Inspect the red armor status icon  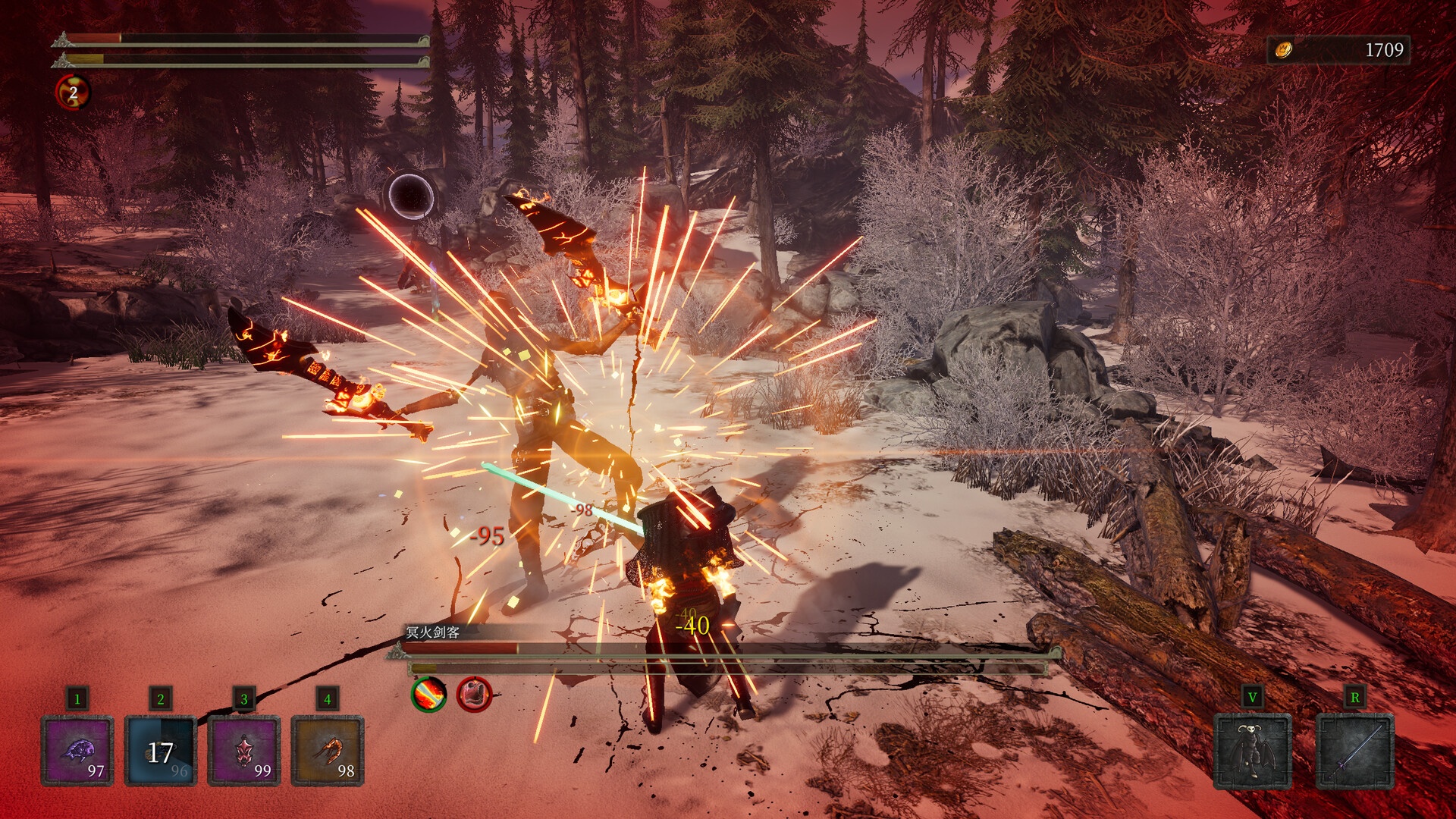click(474, 693)
